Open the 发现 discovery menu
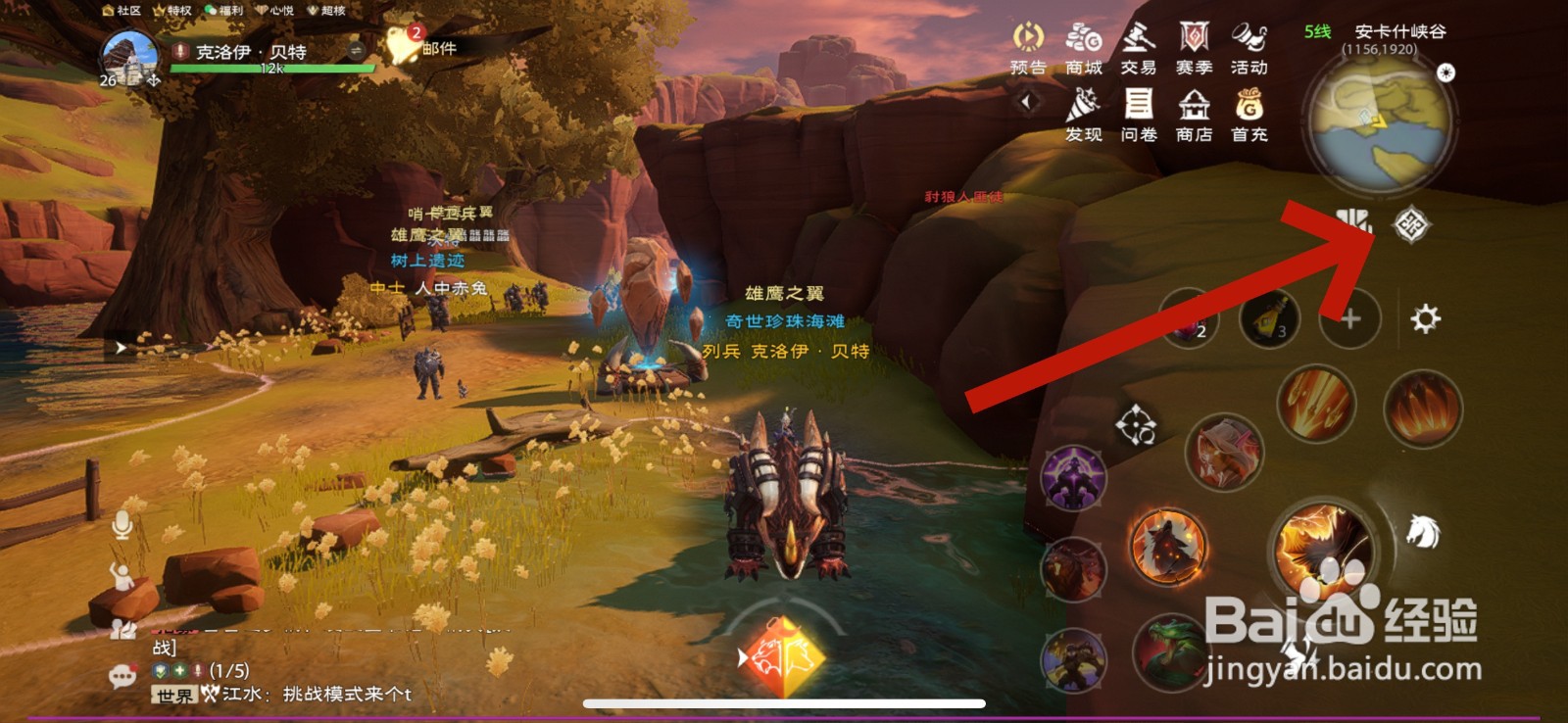 pyautogui.click(x=1083, y=115)
